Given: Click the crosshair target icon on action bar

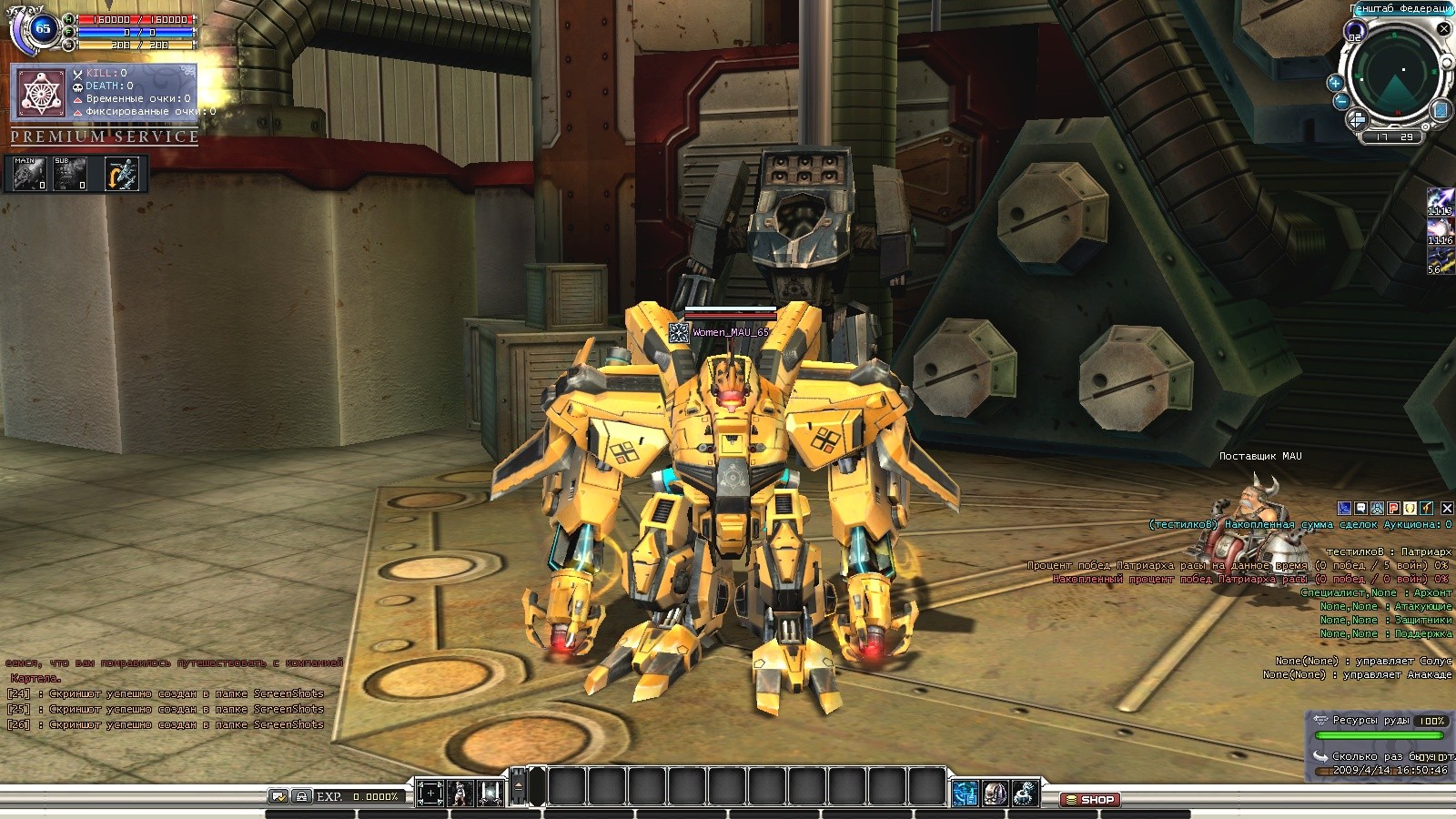Looking at the screenshot, I should [430, 794].
